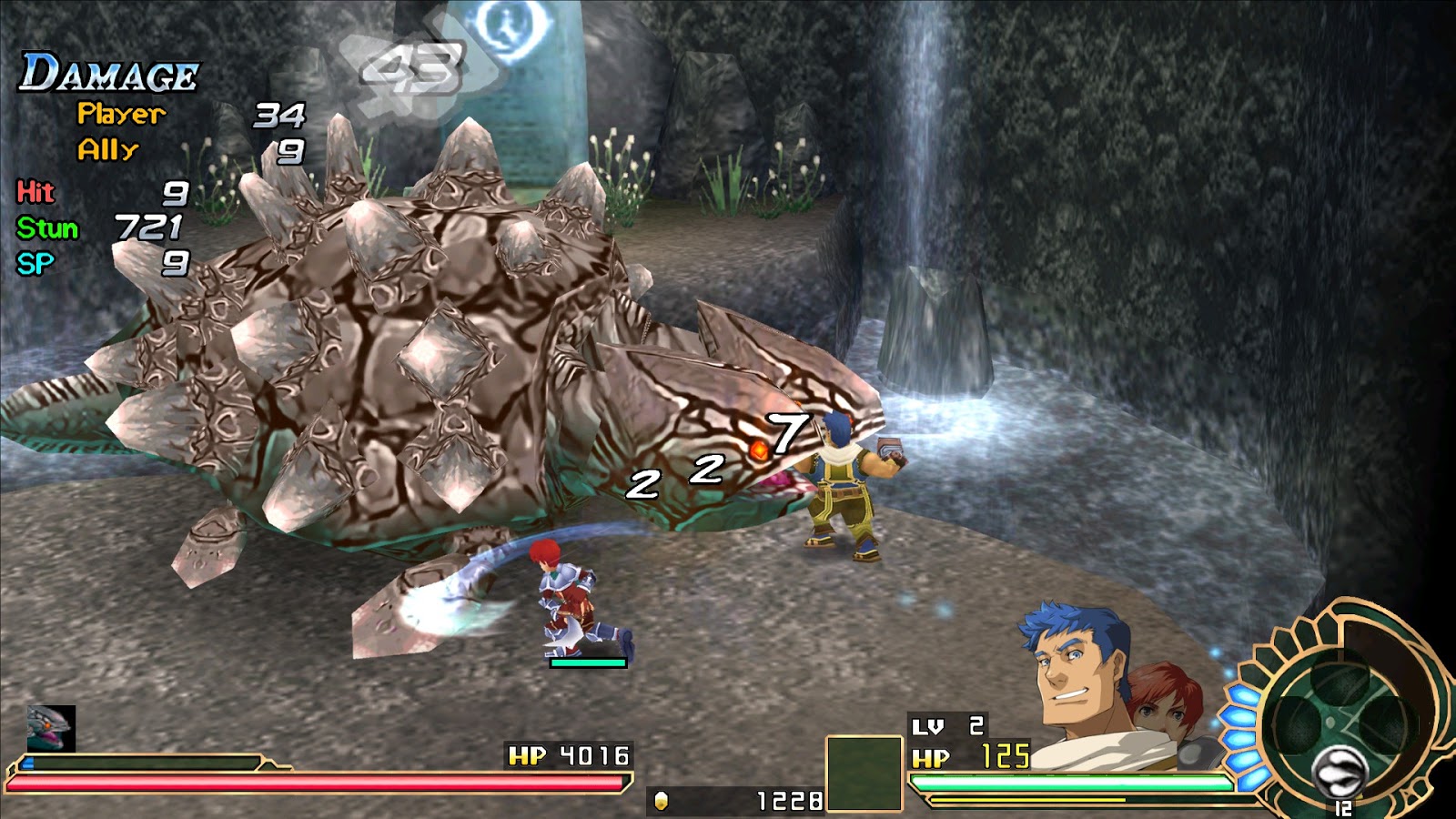The width and height of the screenshot is (1456, 819).
Task: Expand the Damage statistics panel
Action: pyautogui.click(x=106, y=73)
